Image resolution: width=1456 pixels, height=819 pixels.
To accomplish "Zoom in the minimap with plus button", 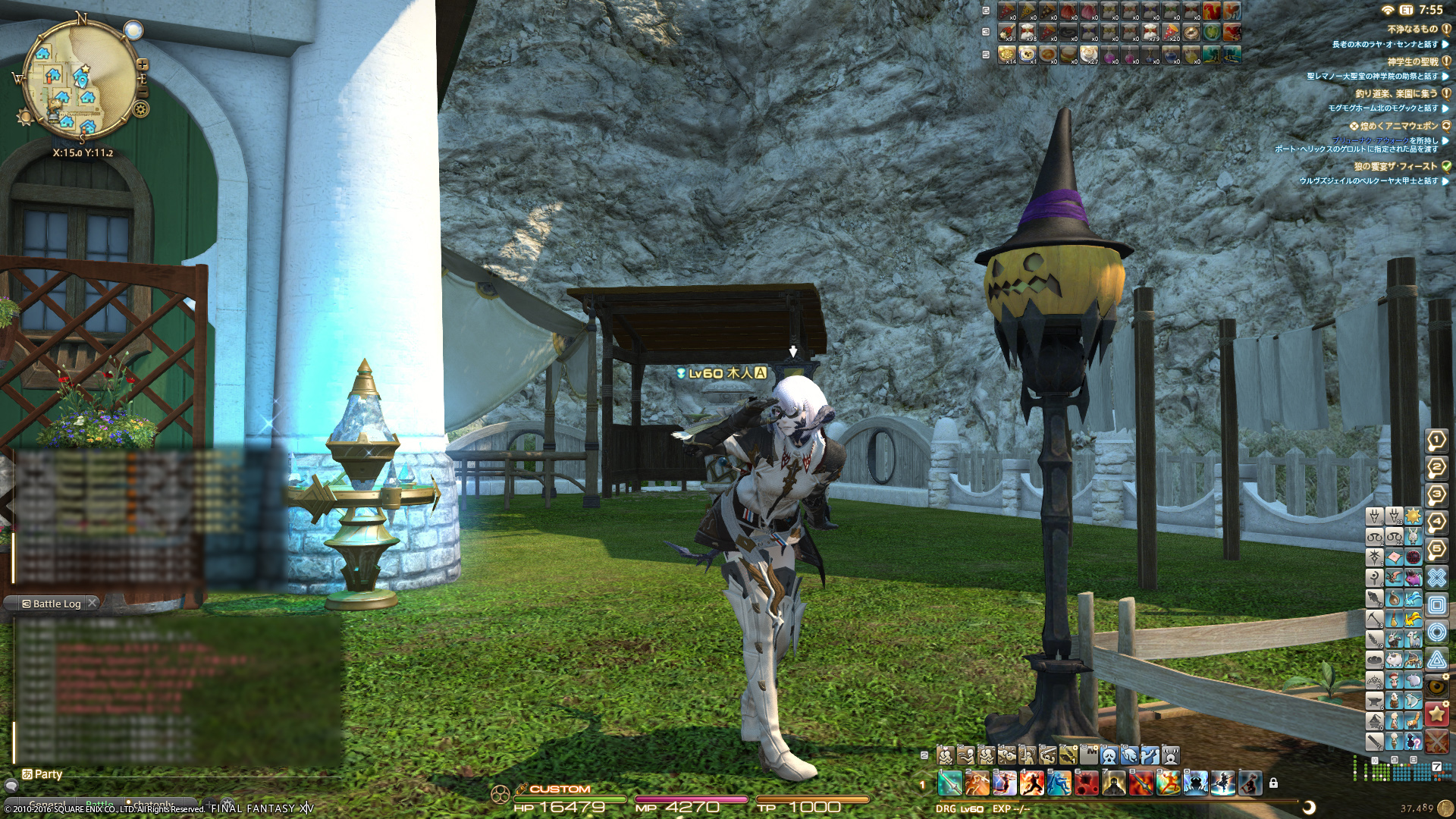I will click(x=142, y=65).
